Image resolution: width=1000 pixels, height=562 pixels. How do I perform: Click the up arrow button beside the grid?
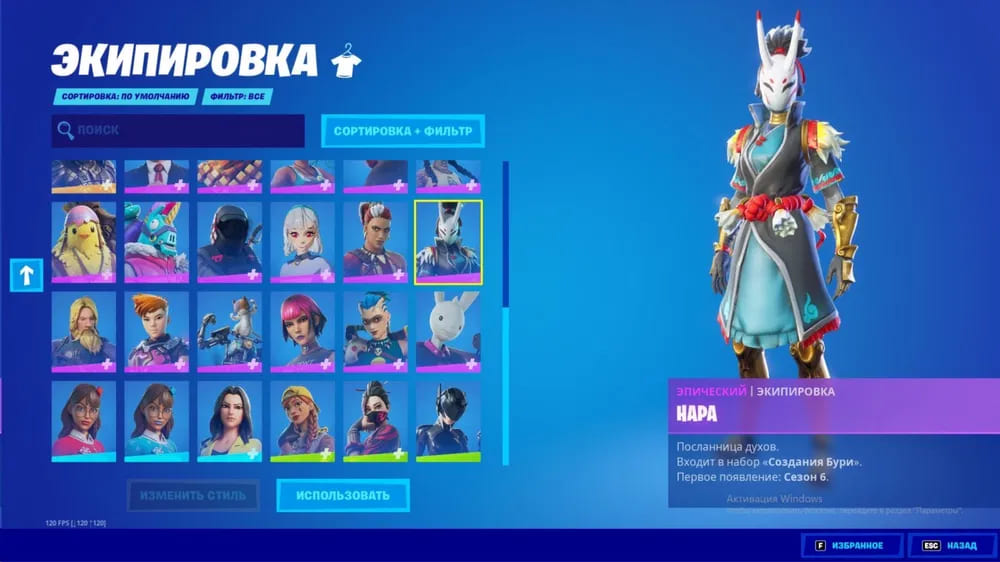pyautogui.click(x=25, y=274)
